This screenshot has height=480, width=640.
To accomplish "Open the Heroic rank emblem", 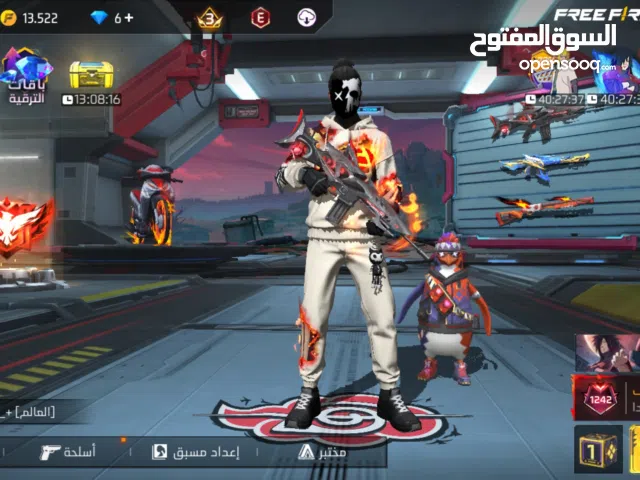I will tap(22, 220).
